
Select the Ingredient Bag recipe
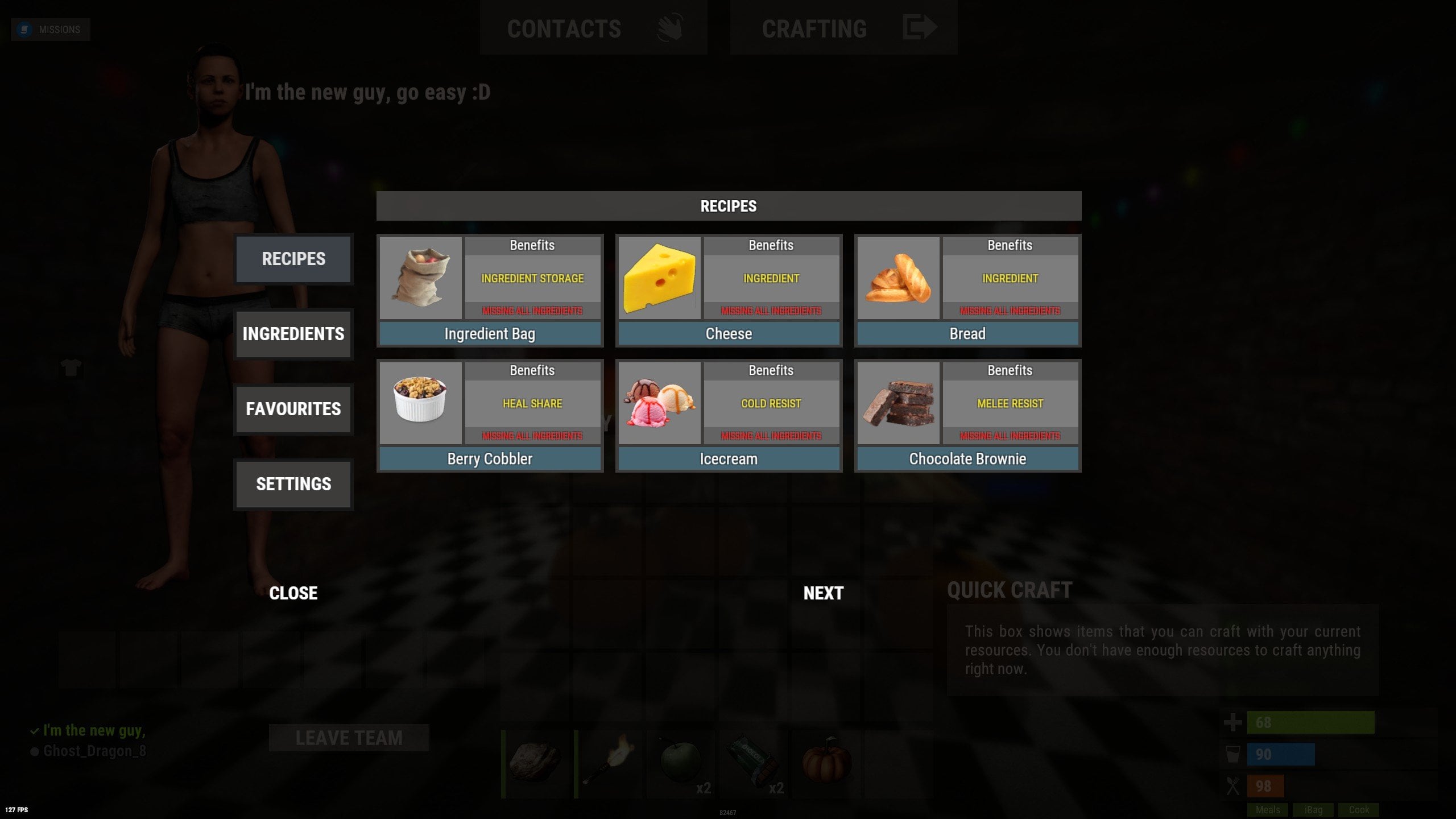[x=490, y=334]
